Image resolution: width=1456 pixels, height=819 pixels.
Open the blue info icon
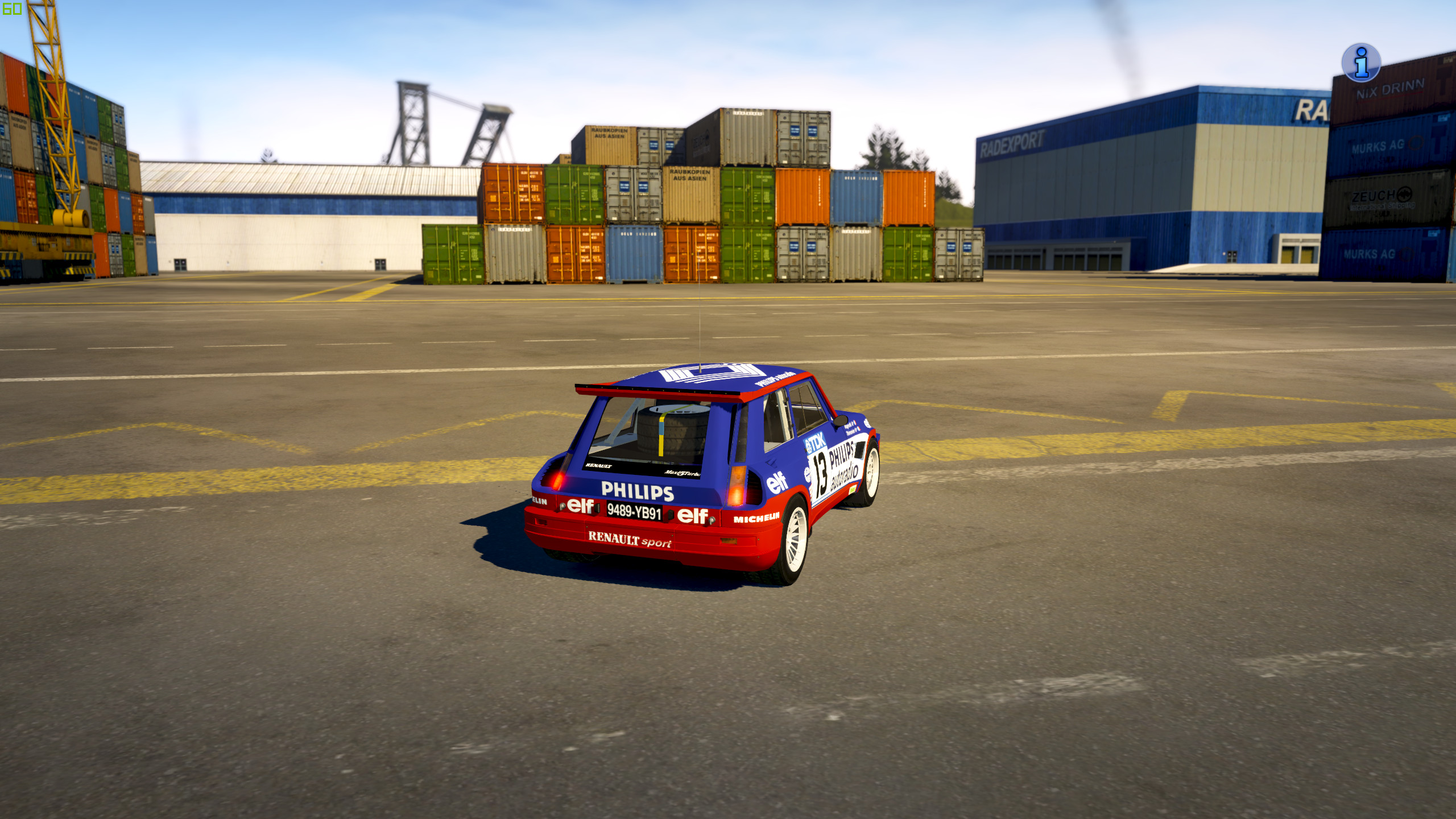click(x=1360, y=63)
